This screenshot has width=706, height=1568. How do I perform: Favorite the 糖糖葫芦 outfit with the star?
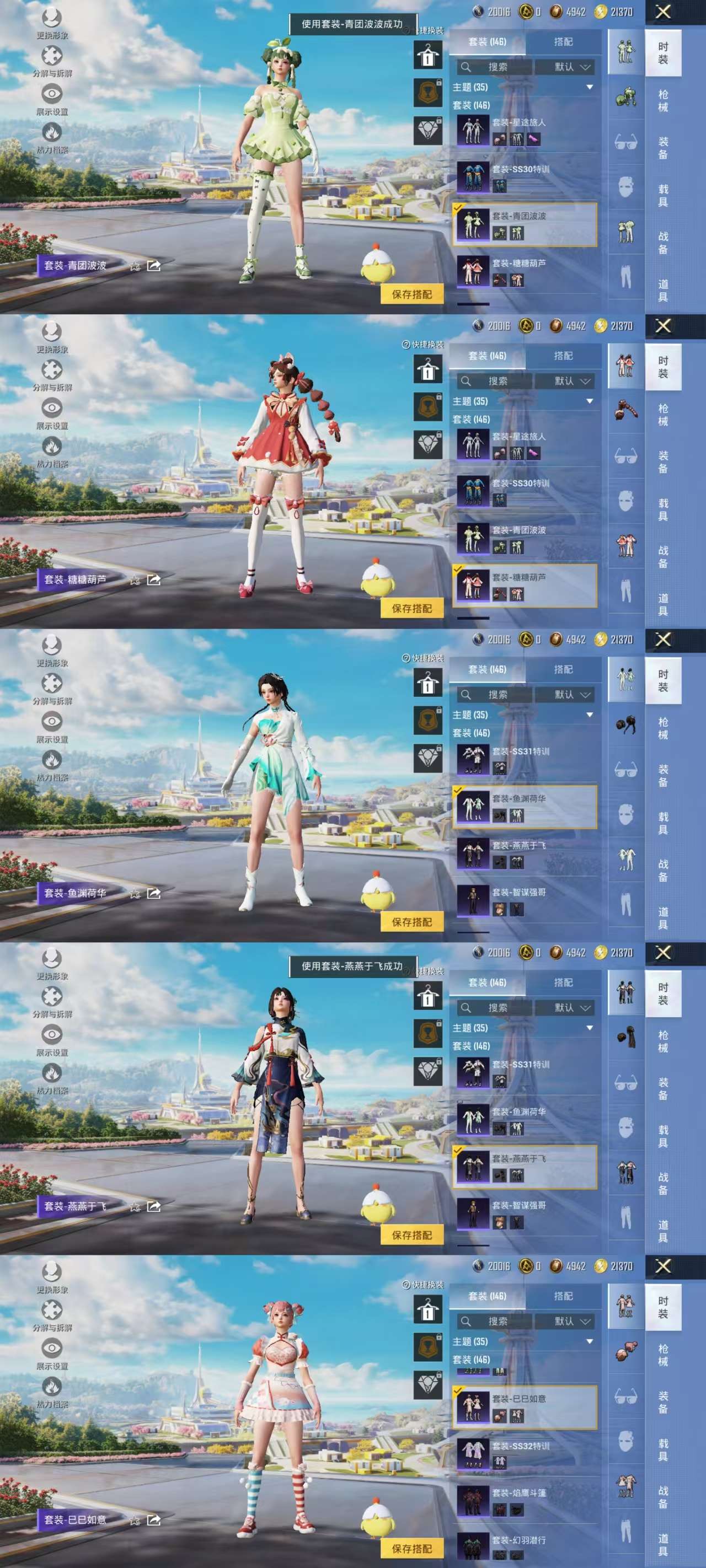tap(134, 581)
